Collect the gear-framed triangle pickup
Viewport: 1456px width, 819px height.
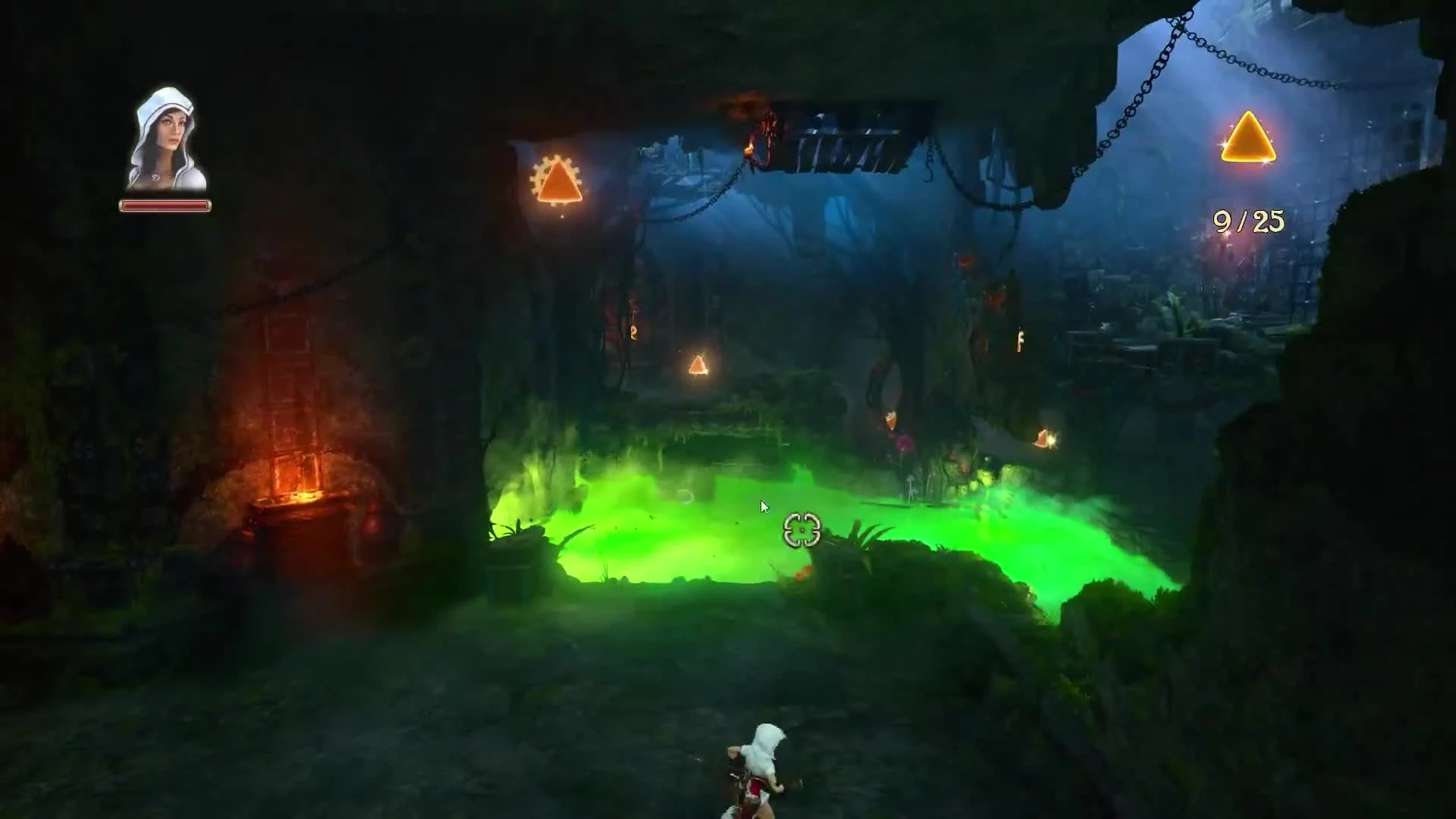pos(560,182)
